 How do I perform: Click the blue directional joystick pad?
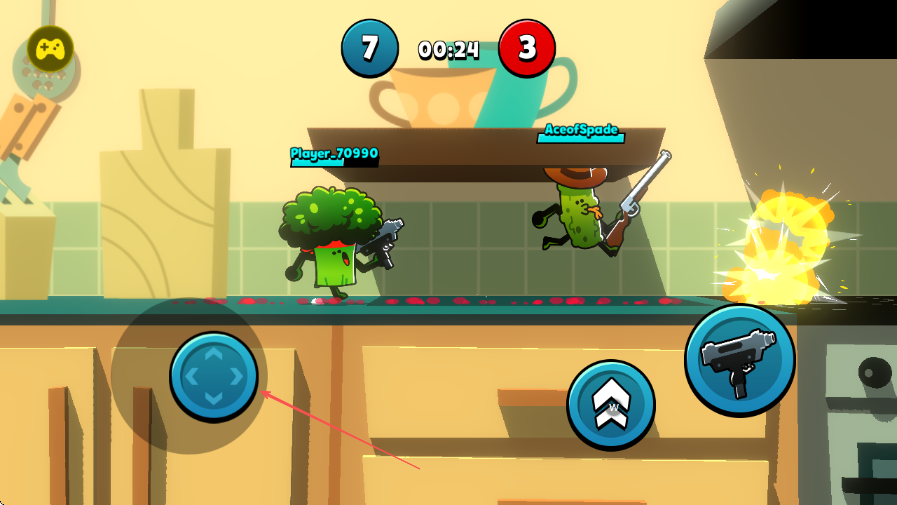click(x=214, y=376)
